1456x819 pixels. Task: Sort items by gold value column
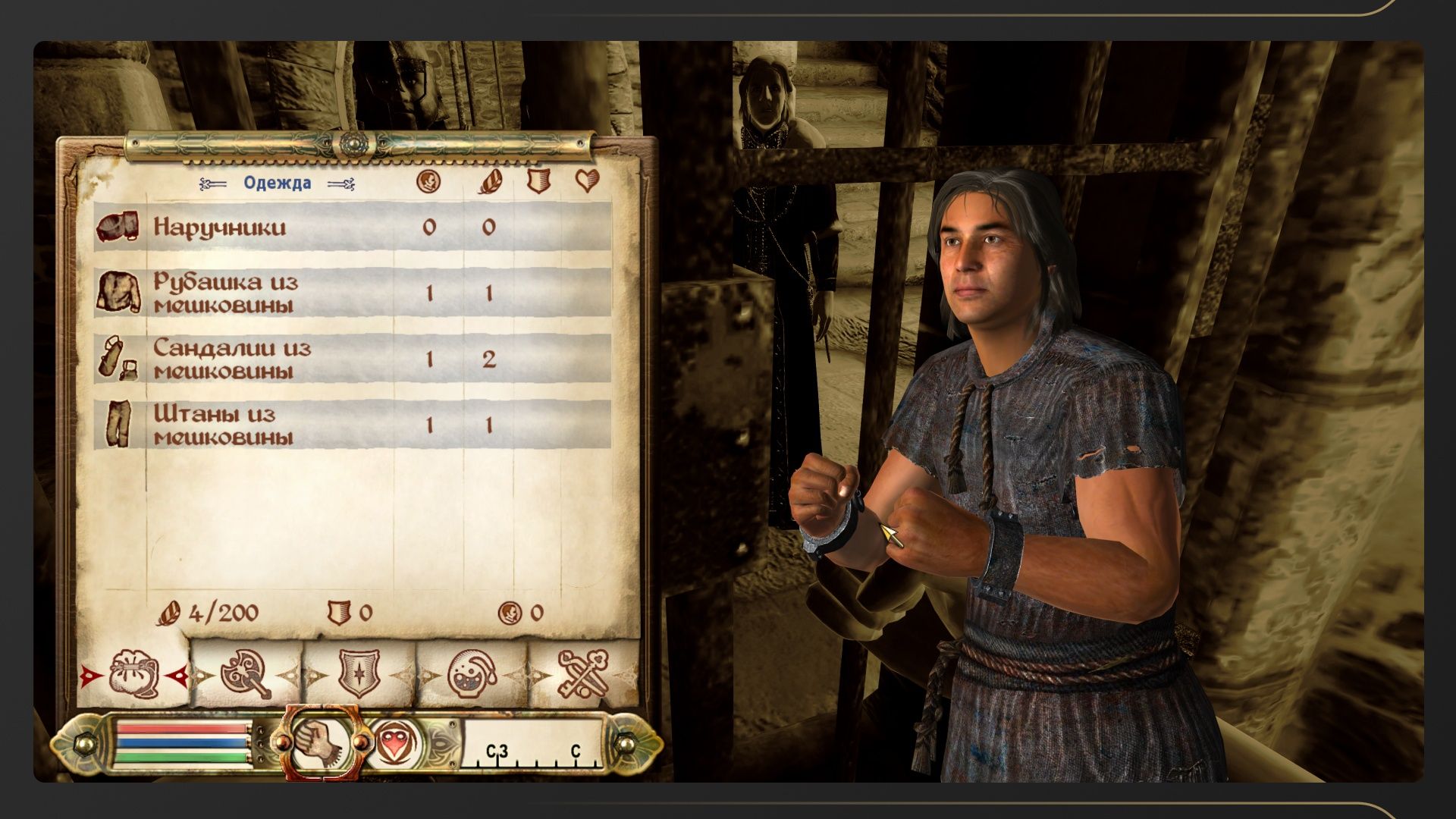click(428, 181)
